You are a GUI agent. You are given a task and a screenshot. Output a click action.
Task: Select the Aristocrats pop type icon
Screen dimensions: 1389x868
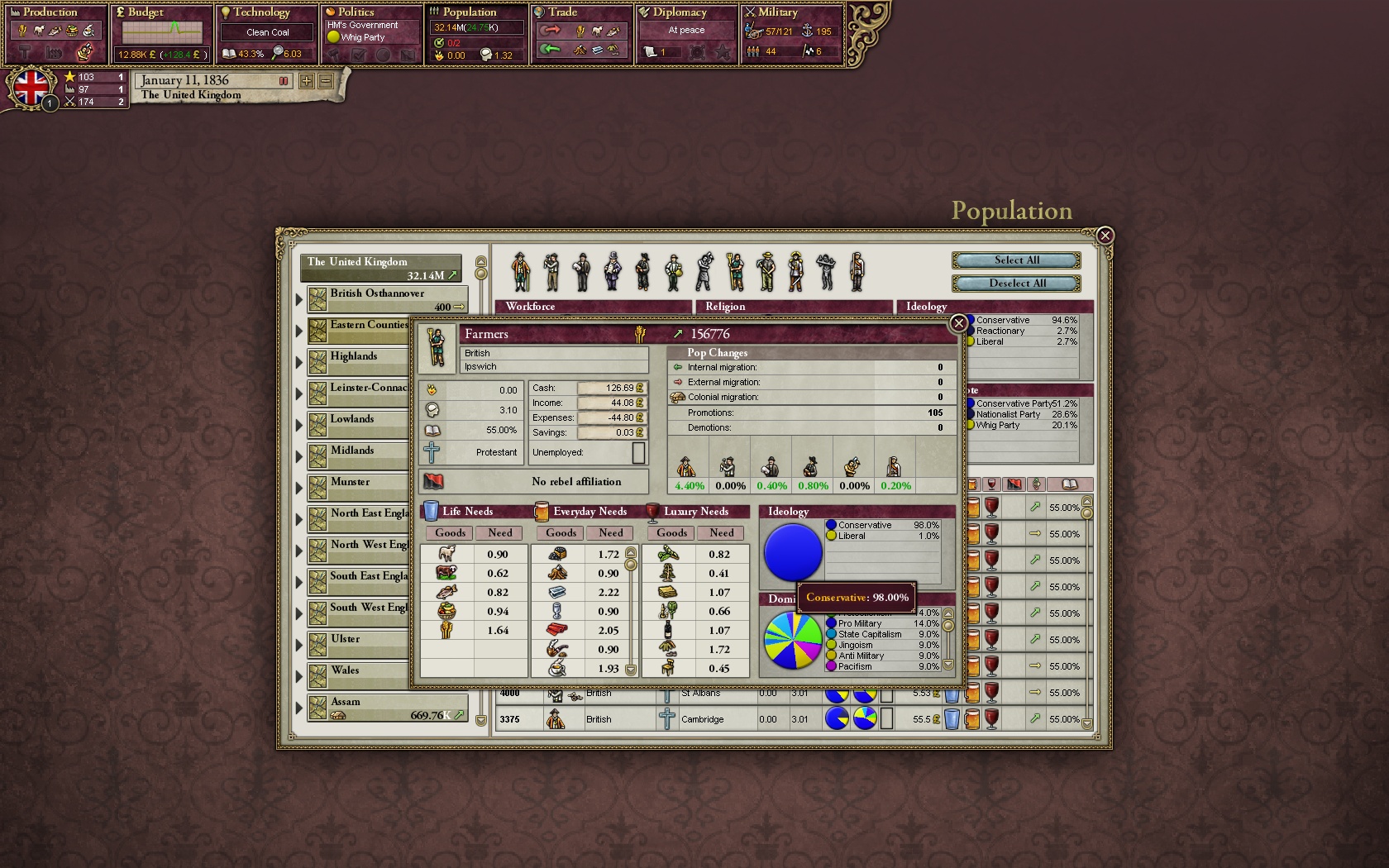pos(521,269)
